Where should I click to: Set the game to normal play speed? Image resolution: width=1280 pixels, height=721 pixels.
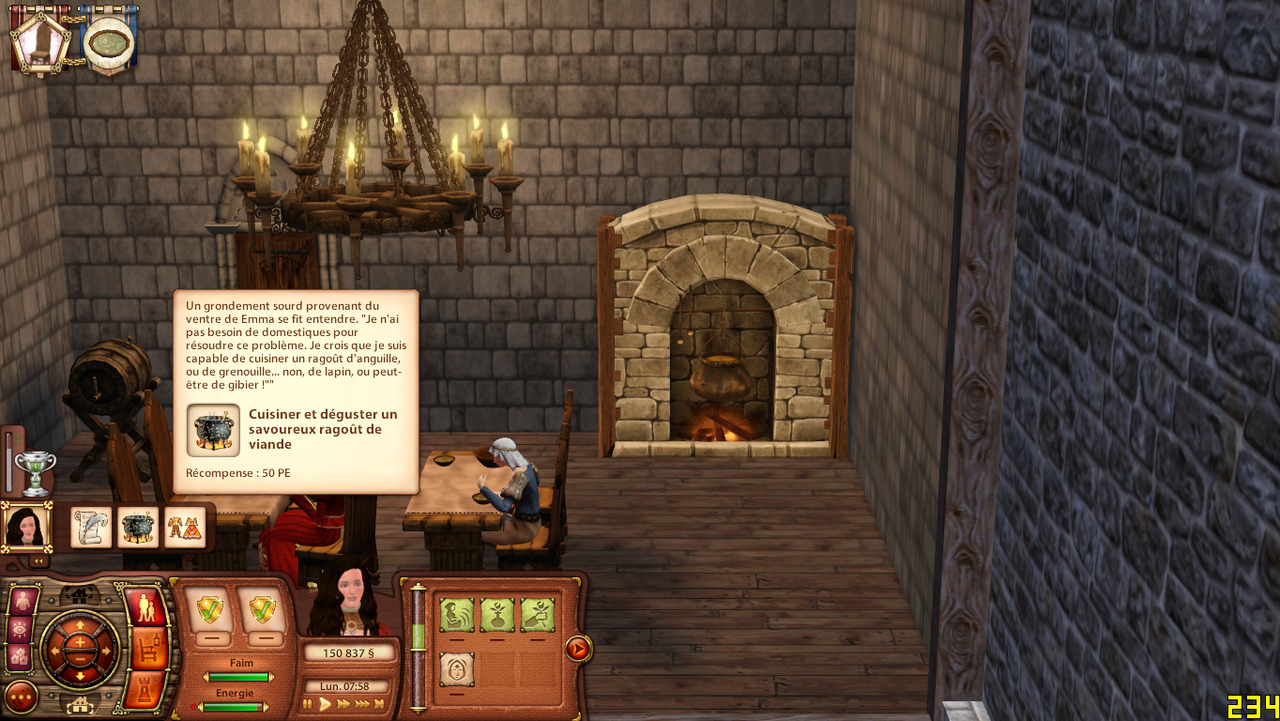(x=324, y=704)
